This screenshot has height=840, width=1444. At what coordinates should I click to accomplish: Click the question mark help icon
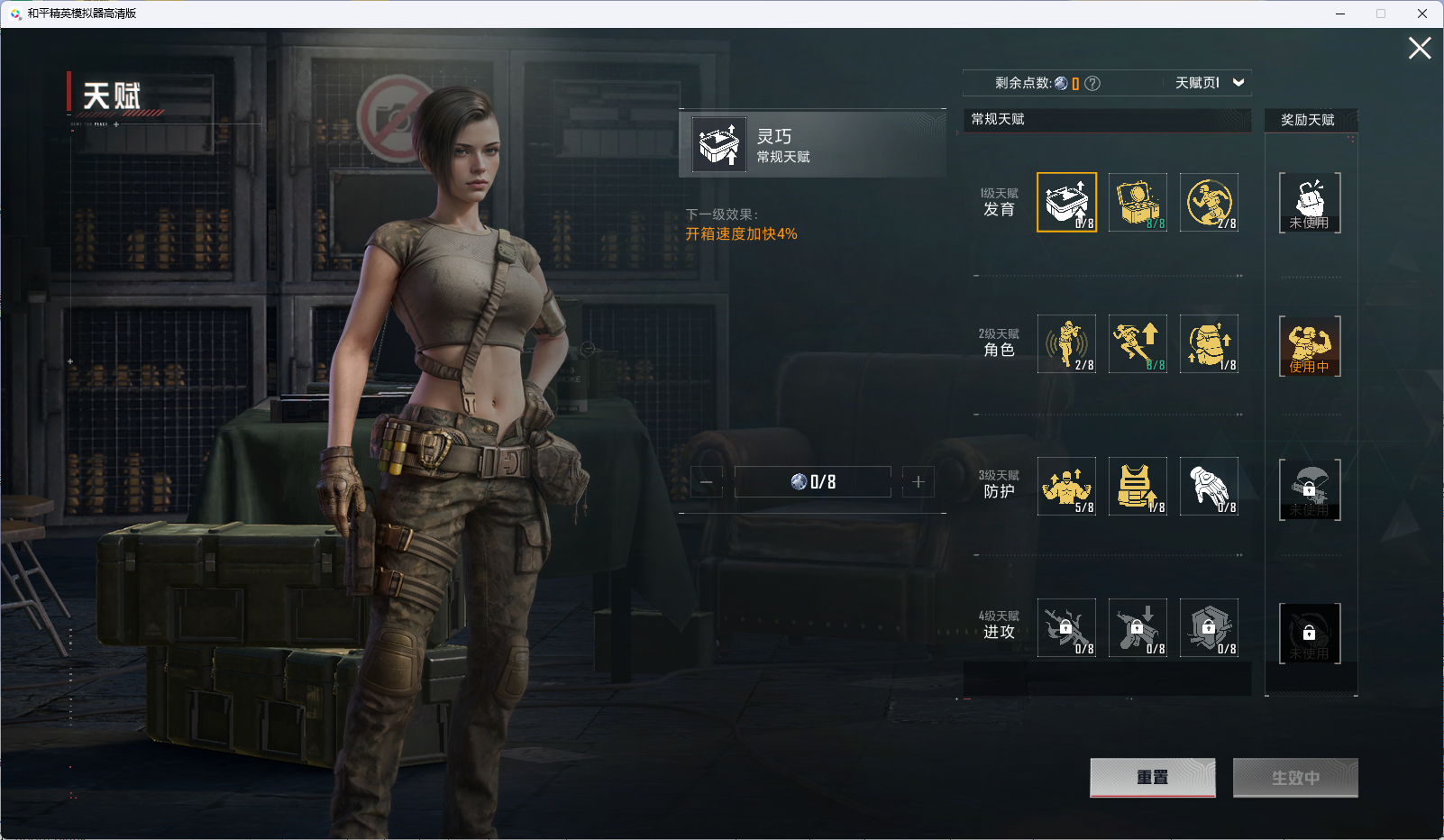1092,83
